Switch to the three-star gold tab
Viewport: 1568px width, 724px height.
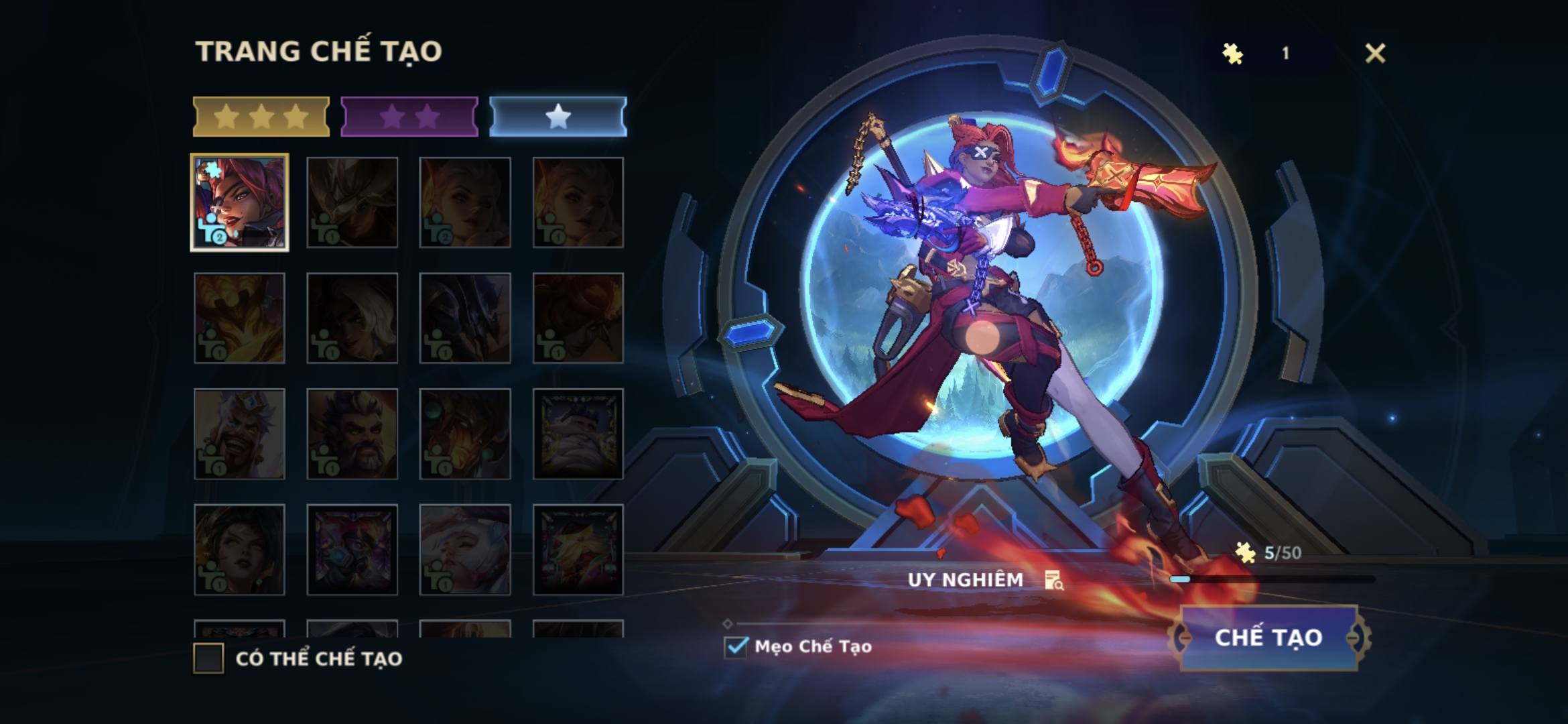261,117
